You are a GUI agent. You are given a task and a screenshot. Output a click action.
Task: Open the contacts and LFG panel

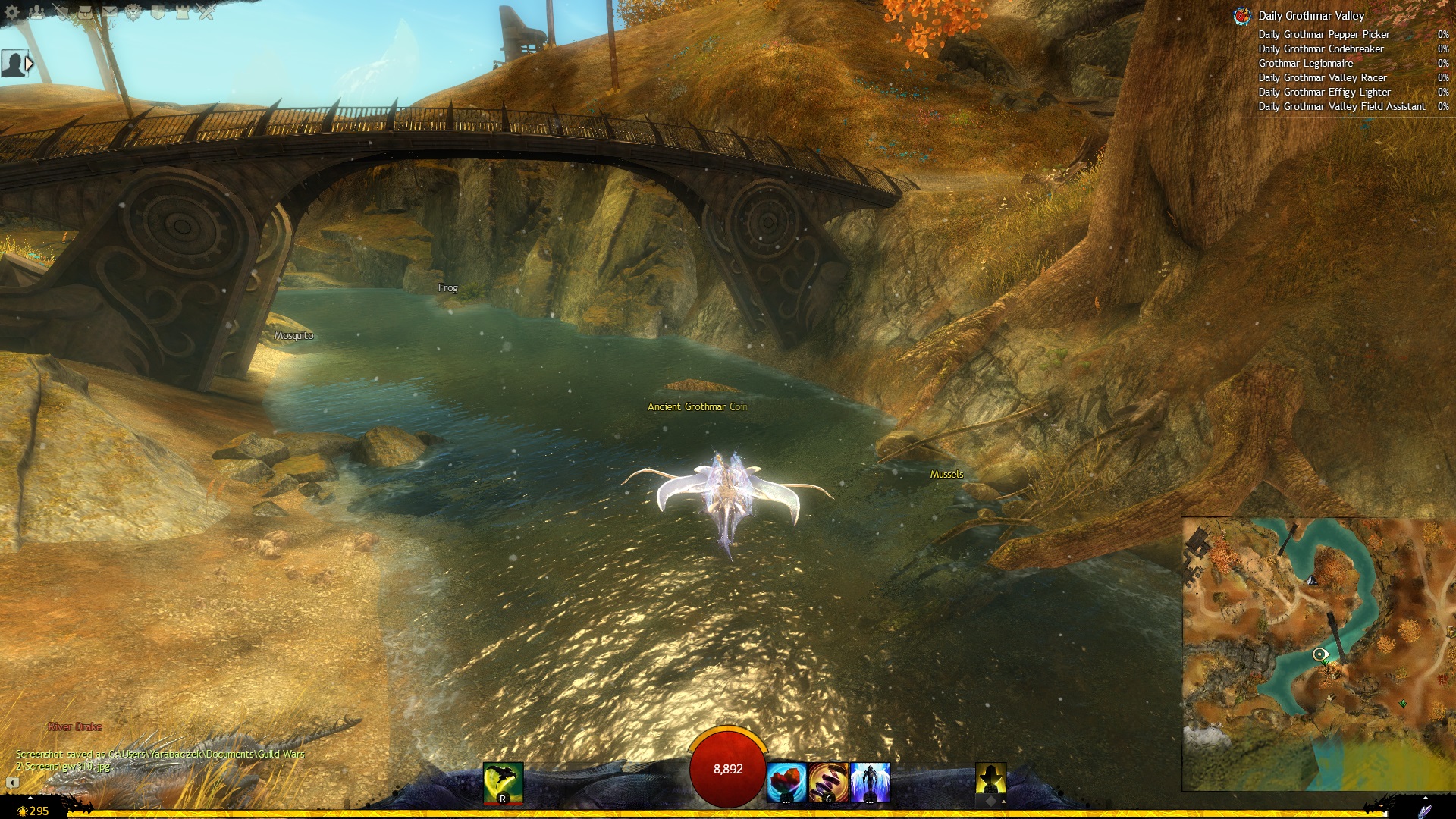point(36,11)
